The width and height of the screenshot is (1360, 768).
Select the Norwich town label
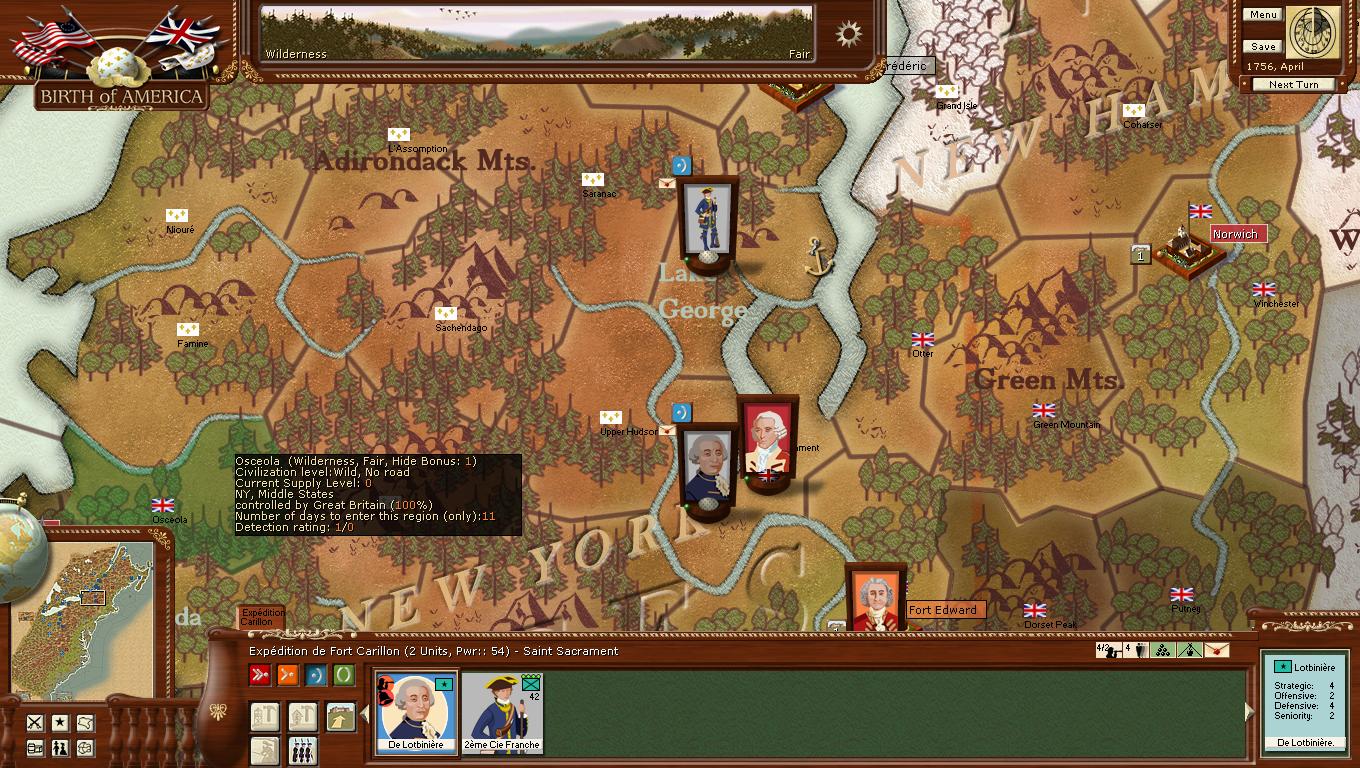1237,234
